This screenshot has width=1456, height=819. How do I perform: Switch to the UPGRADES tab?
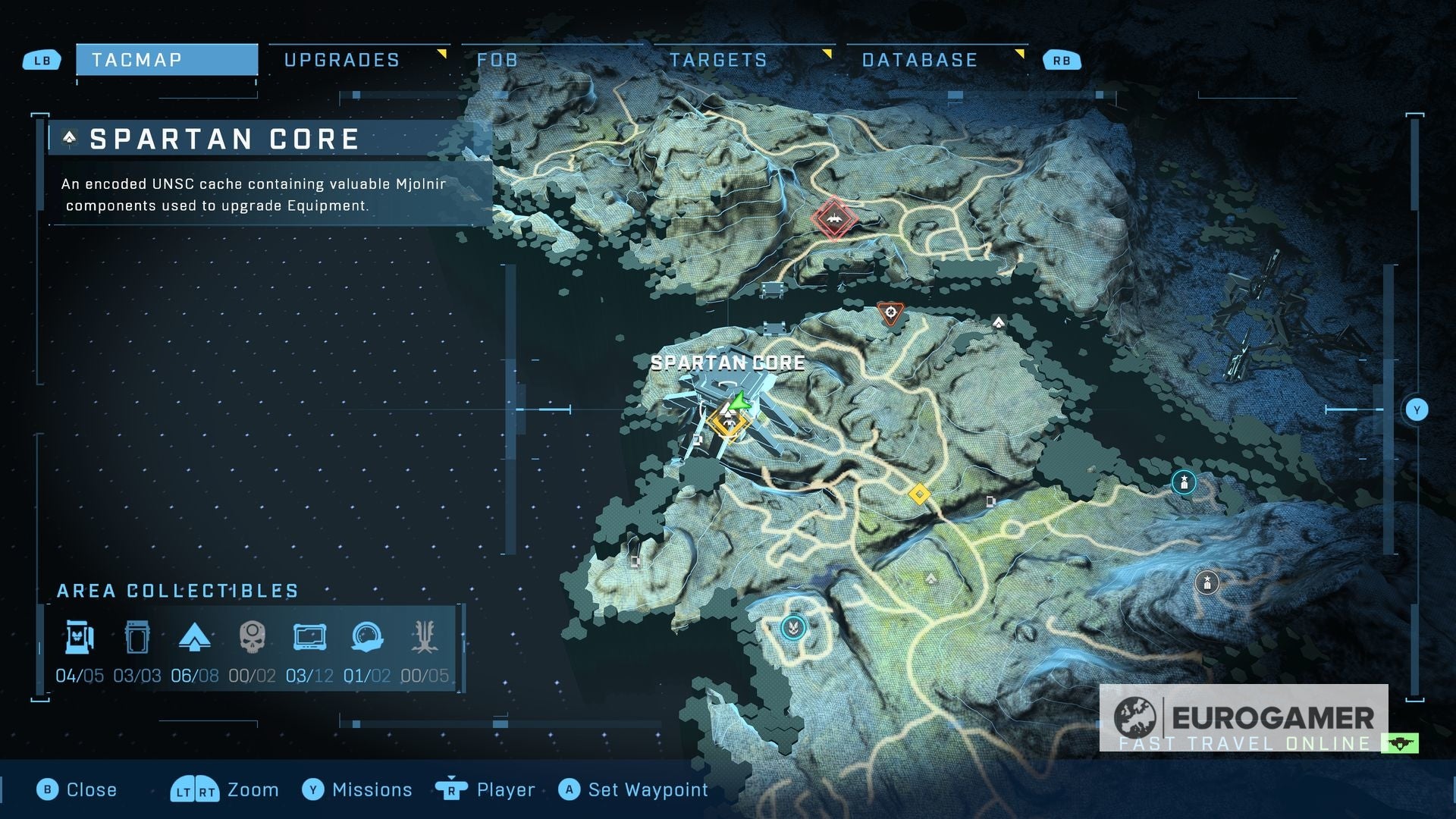coord(341,59)
